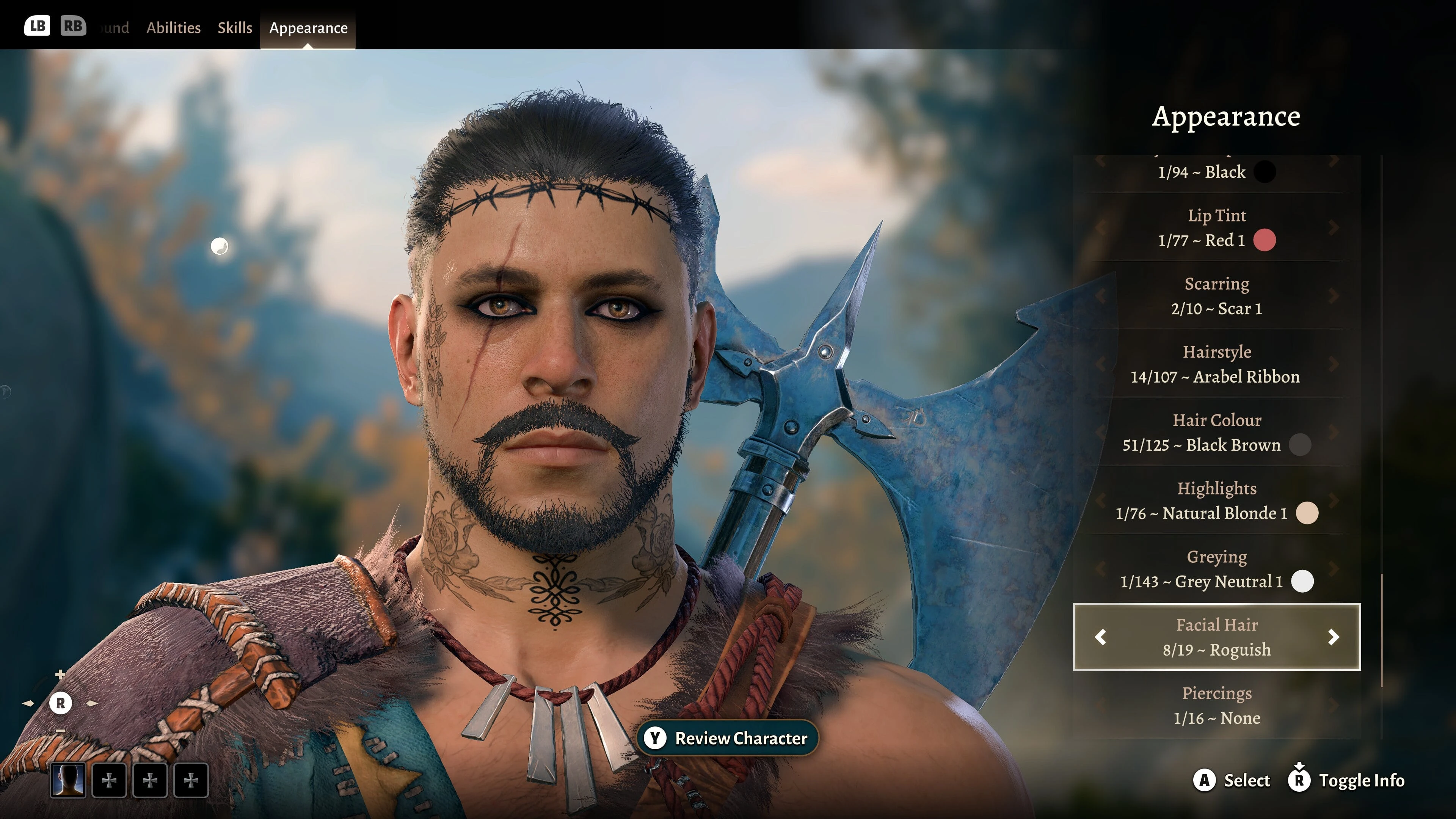Image resolution: width=1456 pixels, height=819 pixels.
Task: Click the Review Character button
Action: (x=728, y=738)
